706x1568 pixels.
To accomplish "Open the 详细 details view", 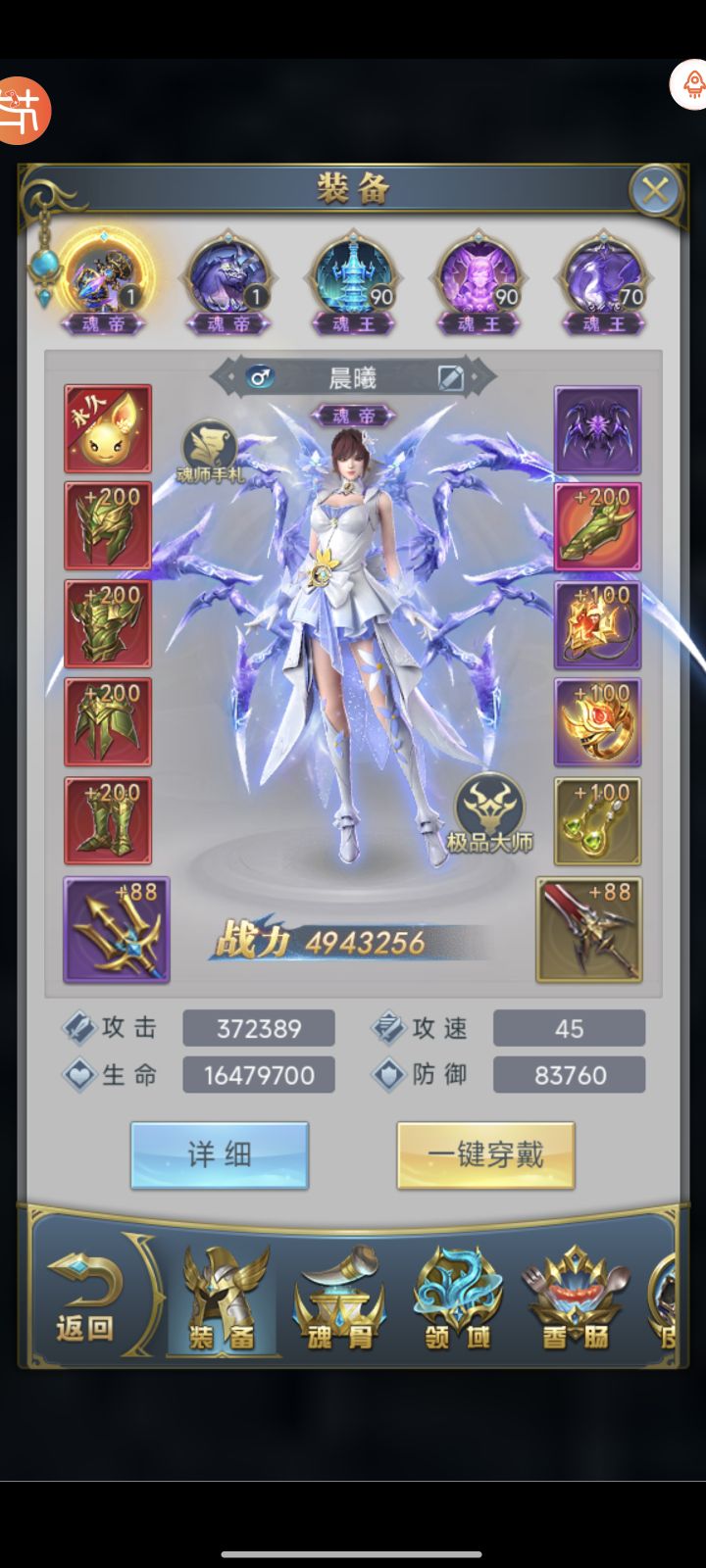I will 220,1155.
